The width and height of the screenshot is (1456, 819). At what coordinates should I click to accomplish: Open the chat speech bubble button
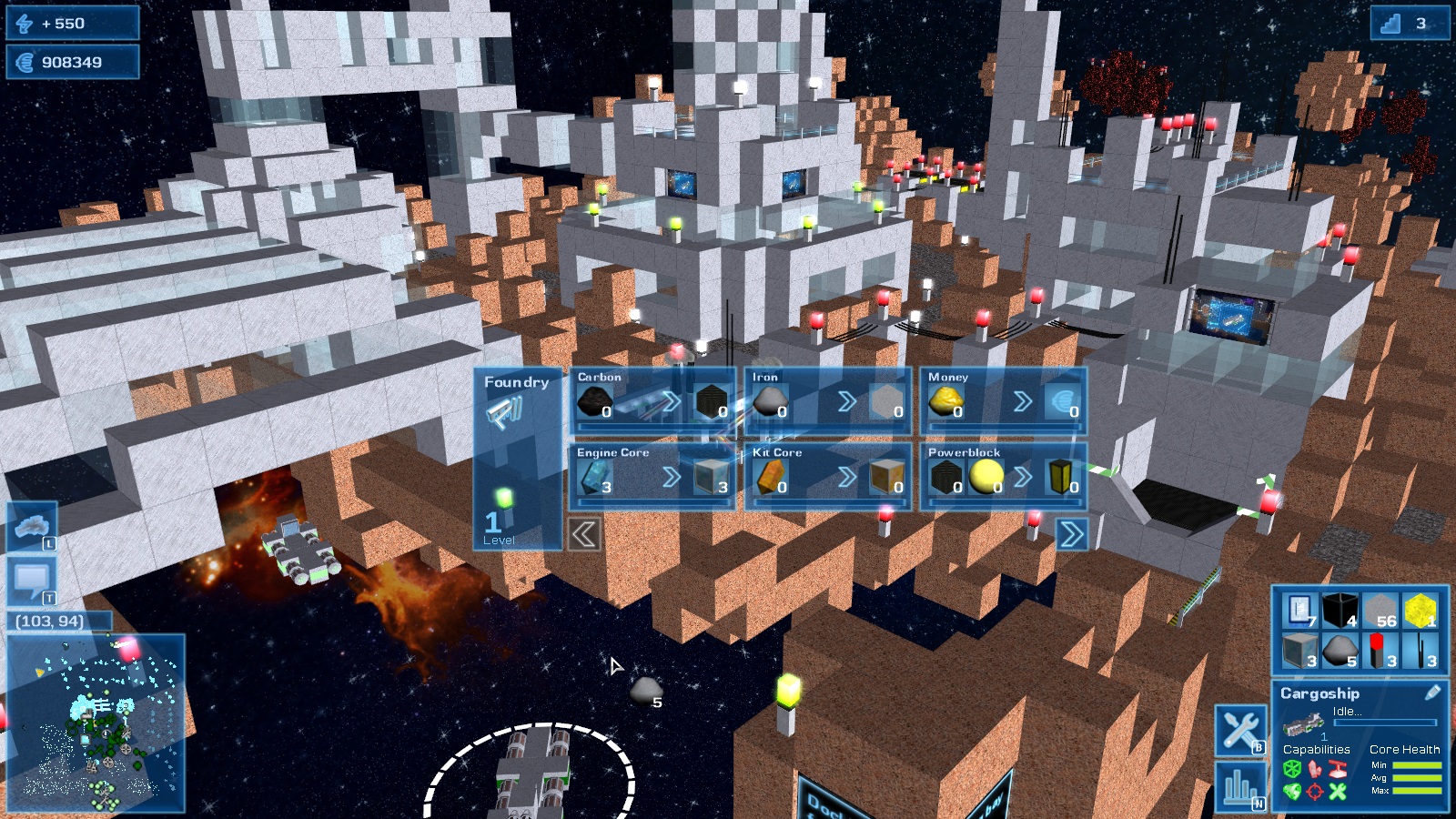click(32, 580)
